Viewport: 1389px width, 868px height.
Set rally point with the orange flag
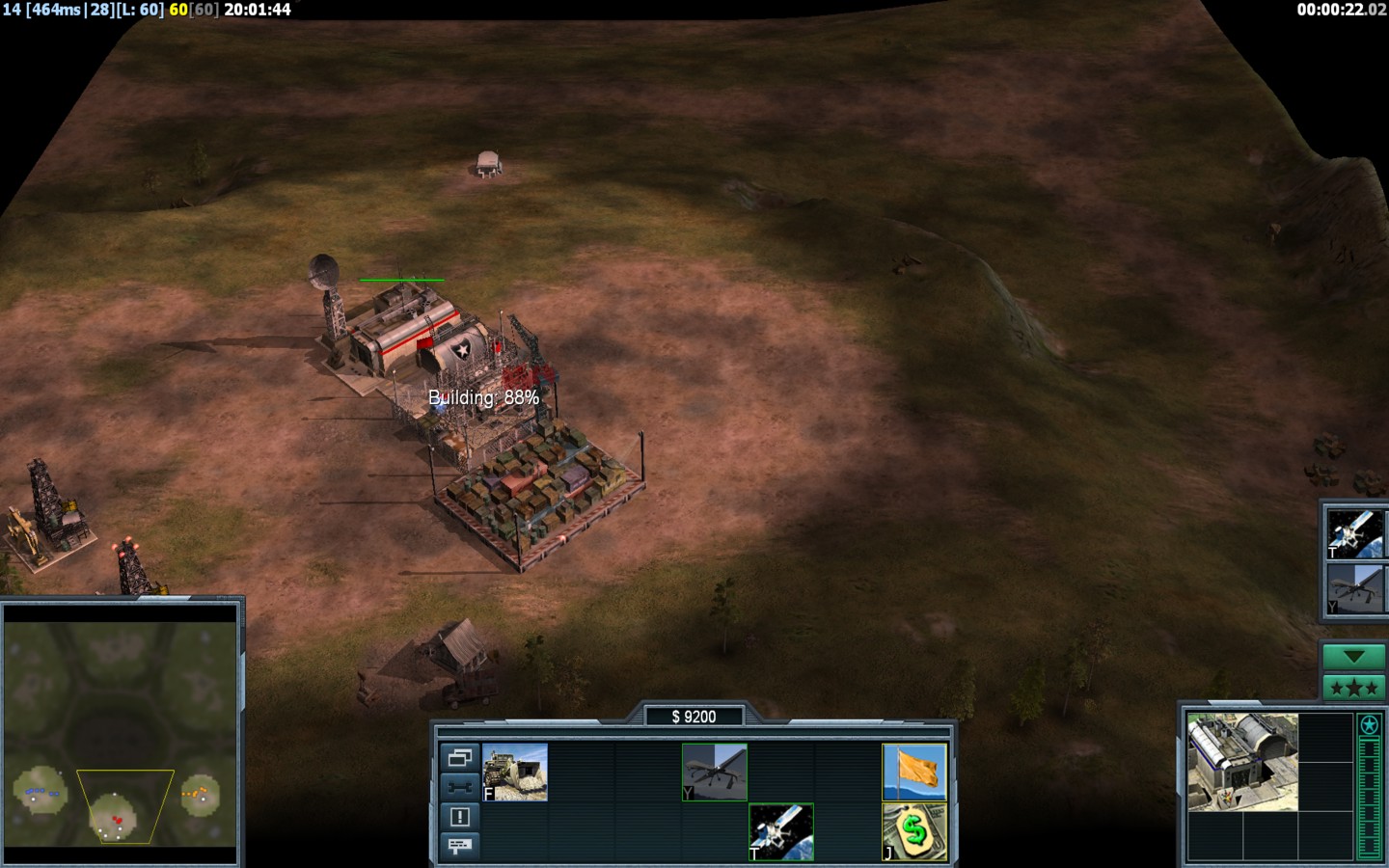coord(914,772)
